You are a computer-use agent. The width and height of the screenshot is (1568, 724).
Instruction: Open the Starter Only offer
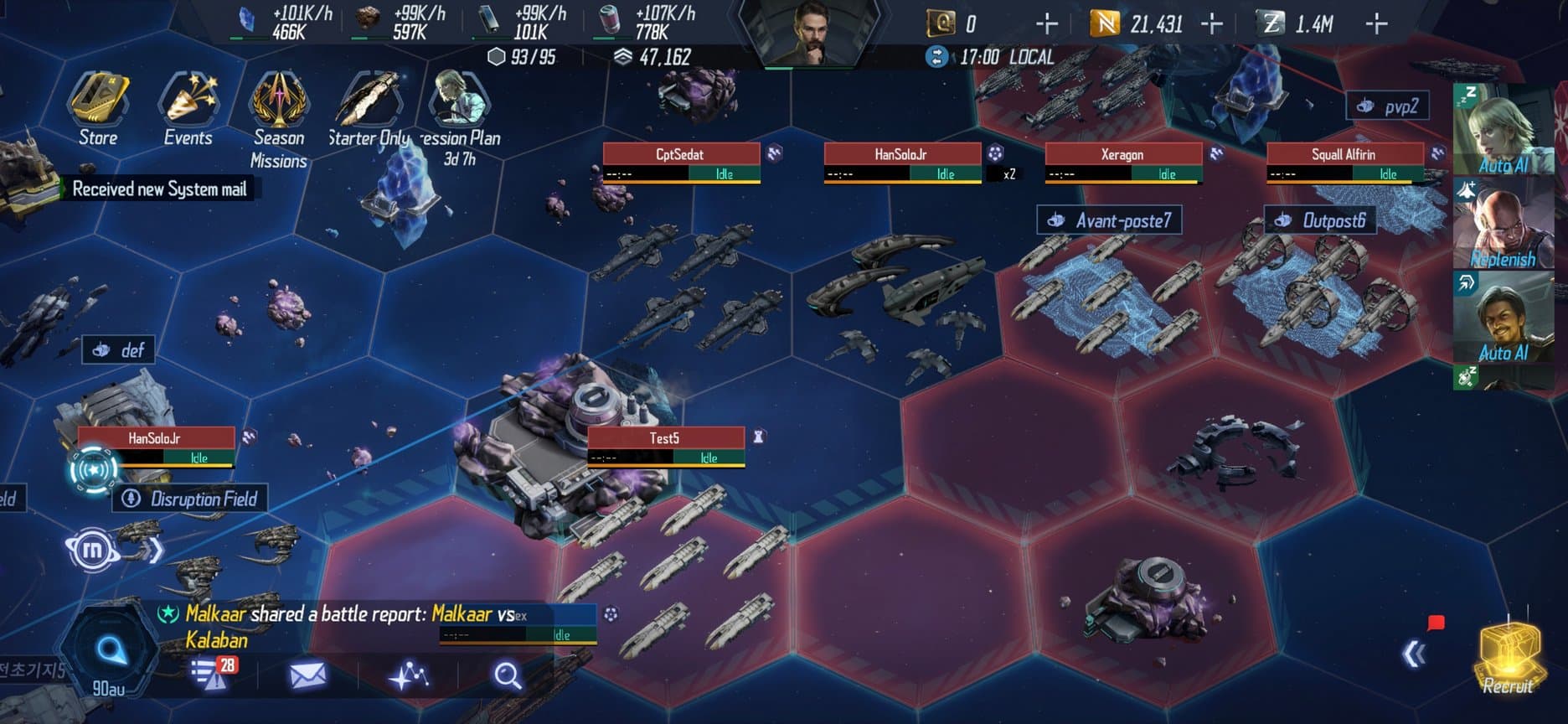coord(369,109)
